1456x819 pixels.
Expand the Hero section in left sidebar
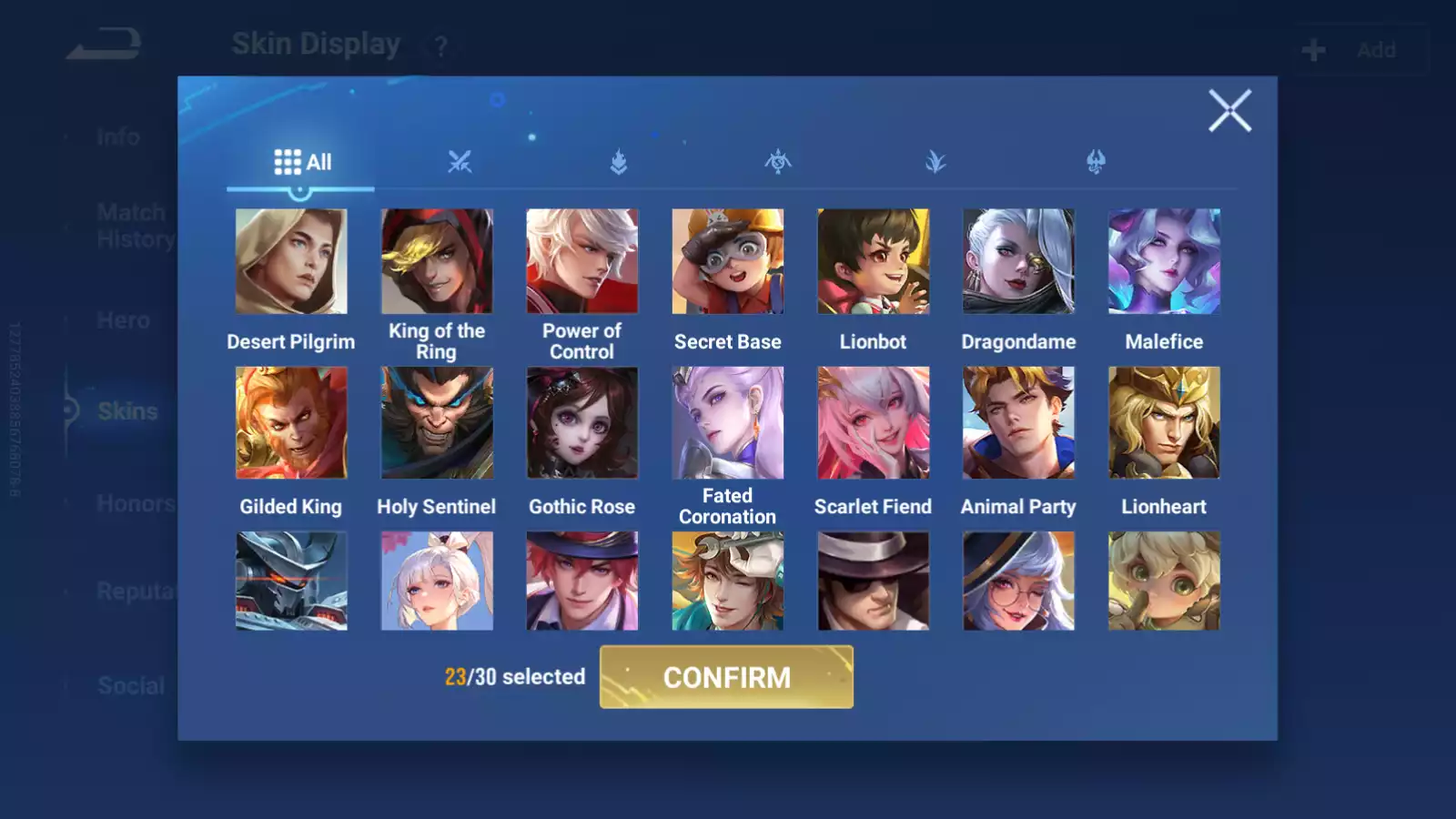coord(124,320)
